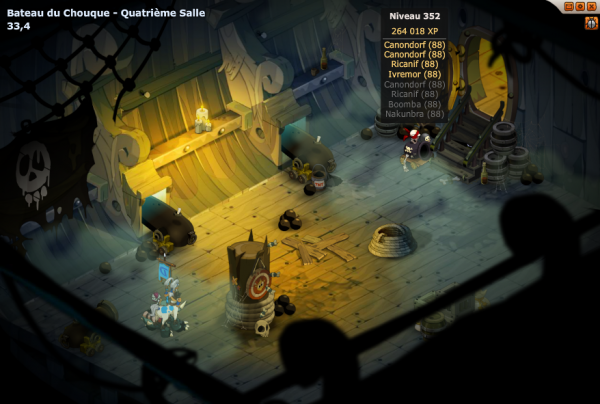
Task: Open the bug report beetle icon
Action: click(591, 23)
